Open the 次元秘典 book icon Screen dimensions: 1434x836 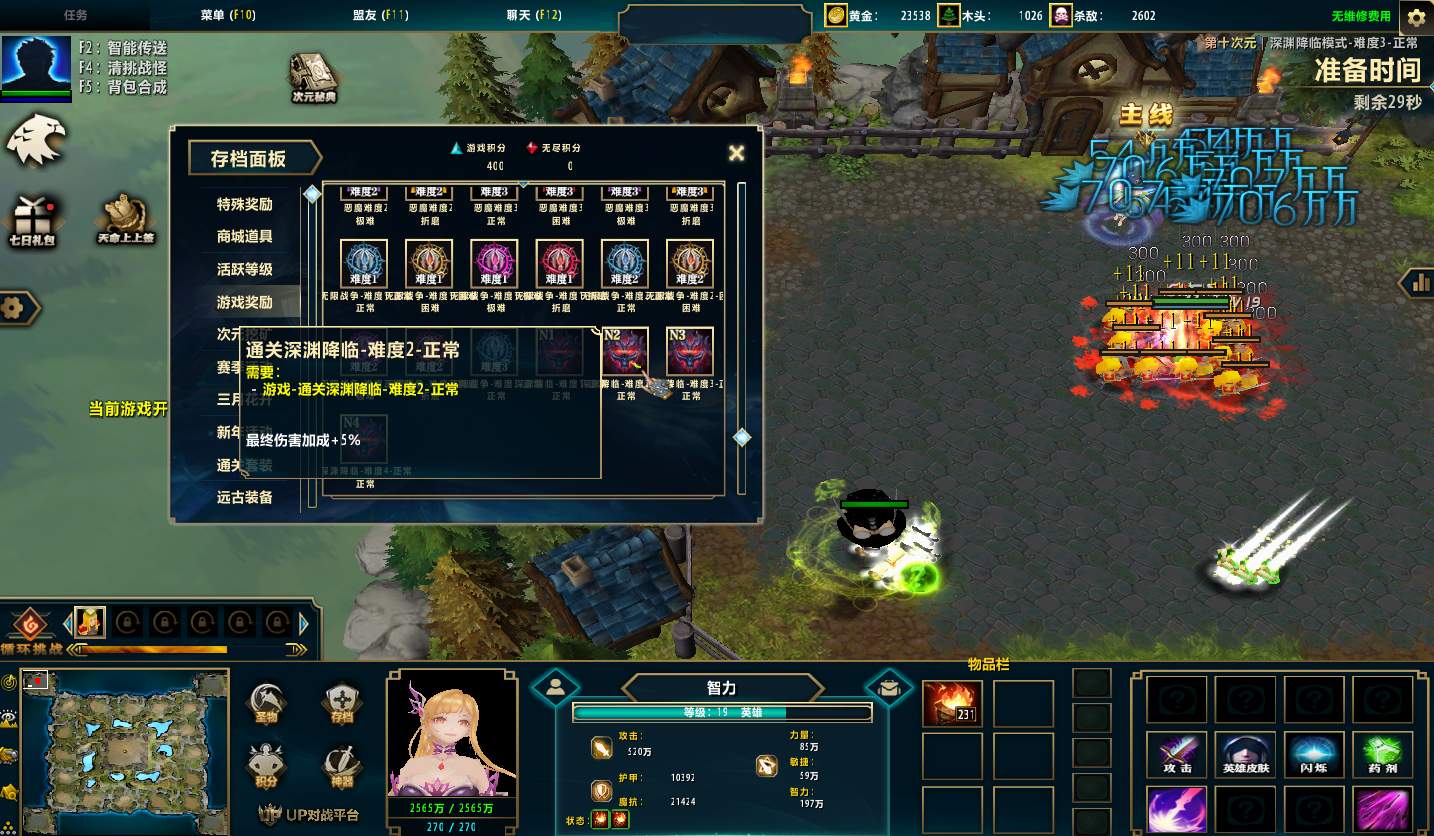click(x=314, y=77)
